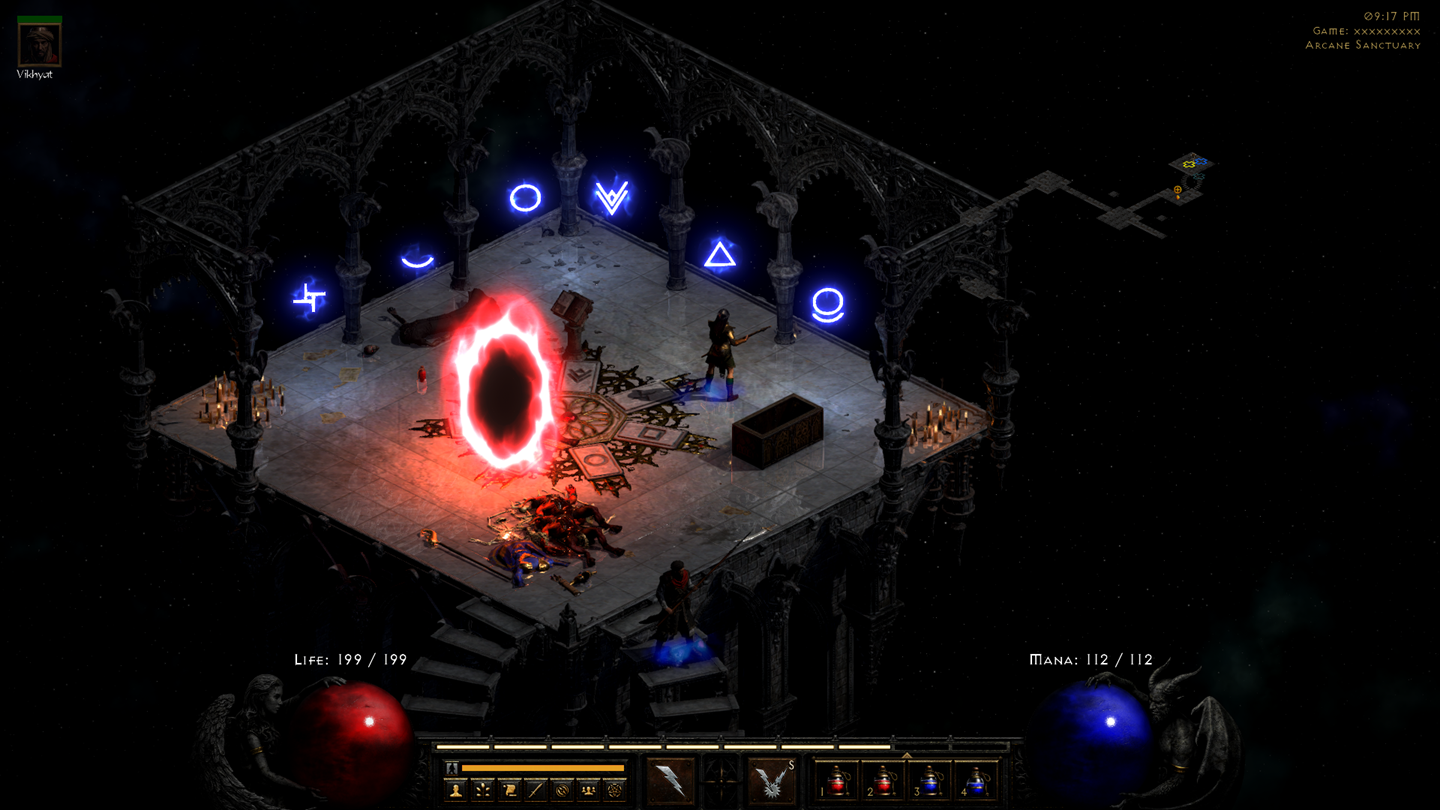This screenshot has width=1440, height=810.
Task: Open the skill tree button
Action: click(x=483, y=790)
